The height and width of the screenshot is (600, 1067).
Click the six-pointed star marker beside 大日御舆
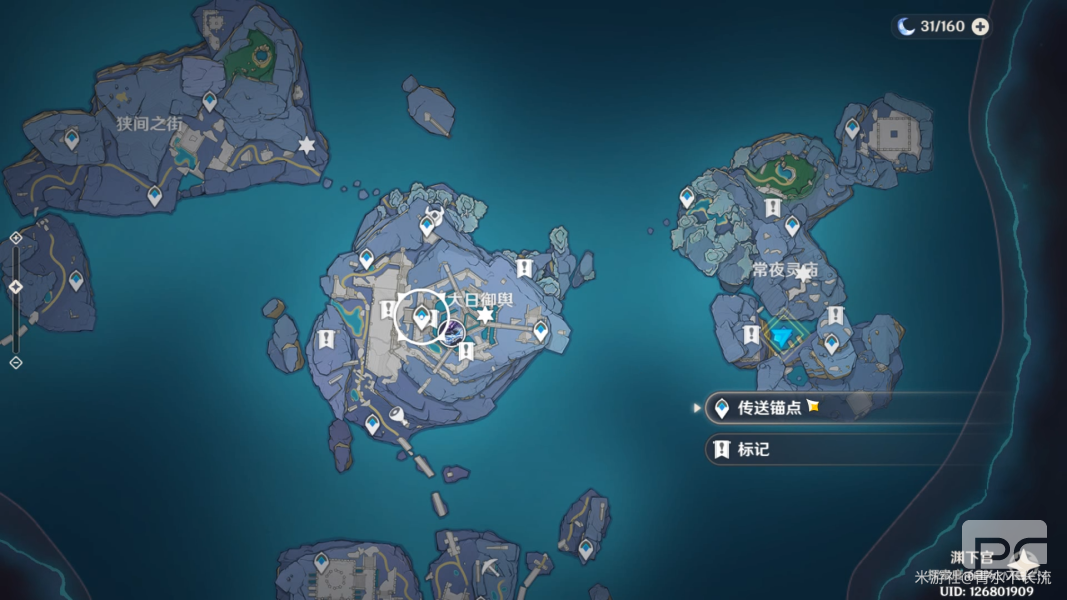tap(486, 316)
